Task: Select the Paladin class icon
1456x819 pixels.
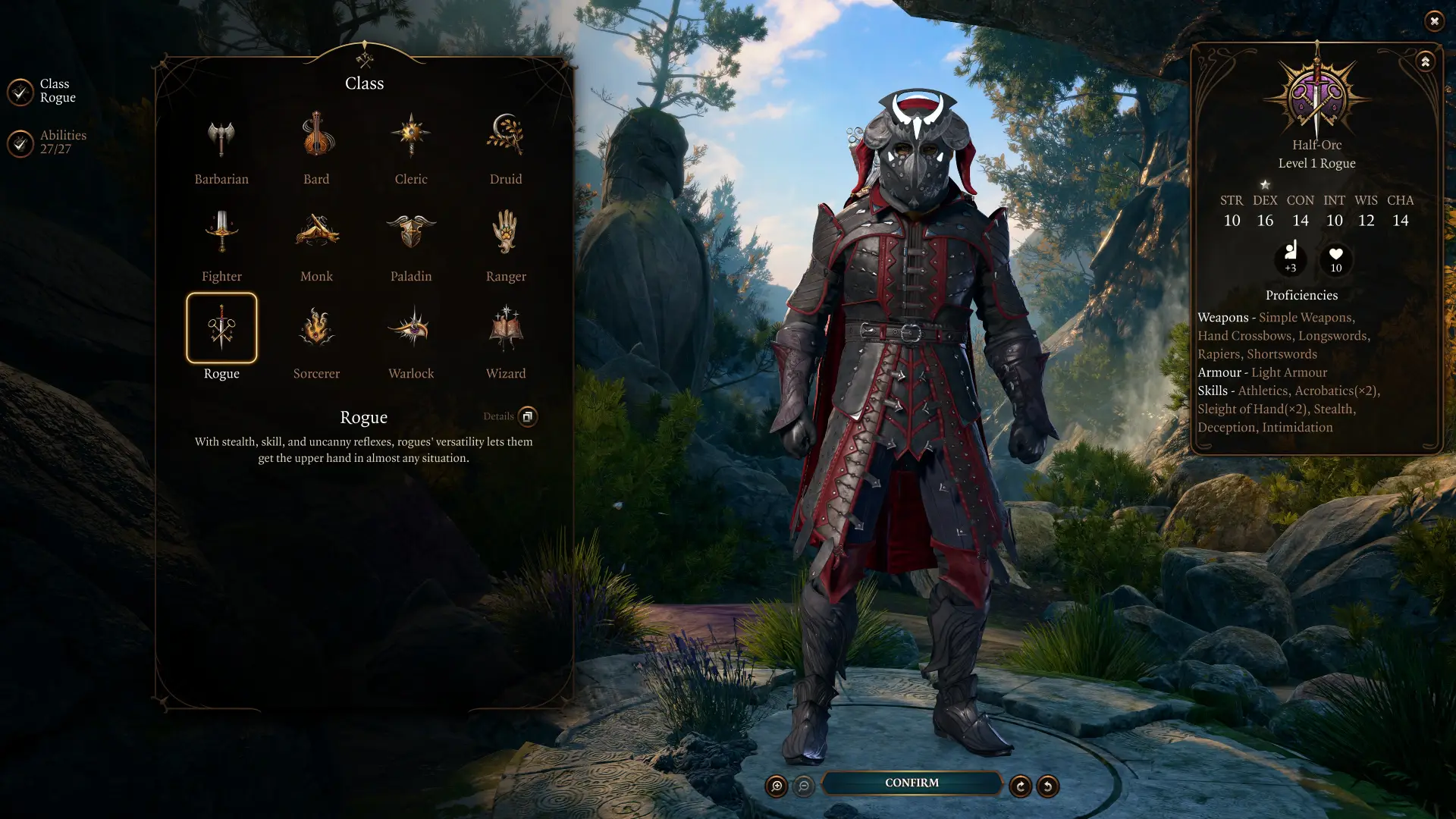Action: (x=410, y=231)
